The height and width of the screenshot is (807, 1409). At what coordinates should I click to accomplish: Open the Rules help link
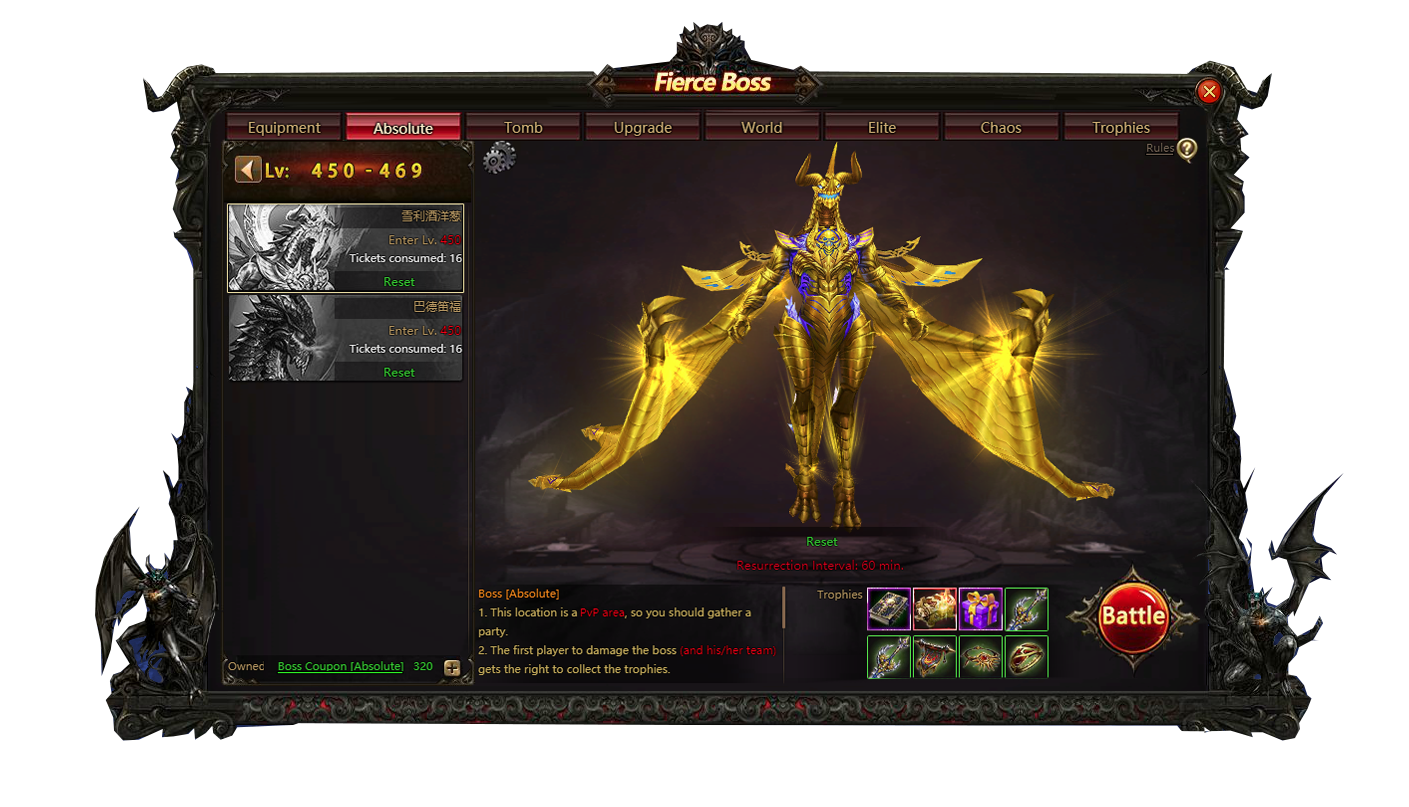(1160, 148)
